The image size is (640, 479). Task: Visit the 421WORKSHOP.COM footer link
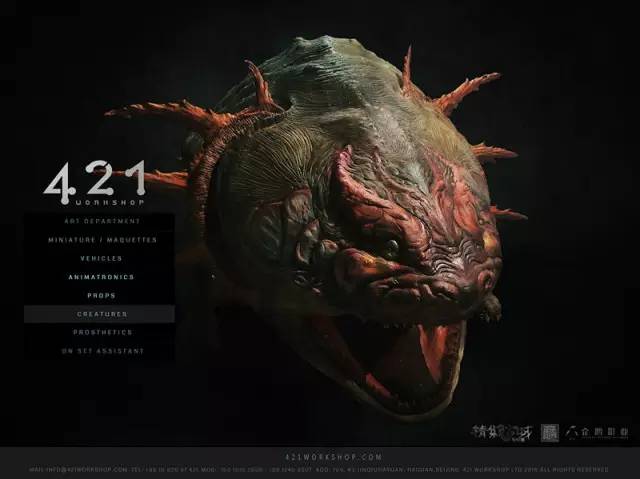point(320,456)
